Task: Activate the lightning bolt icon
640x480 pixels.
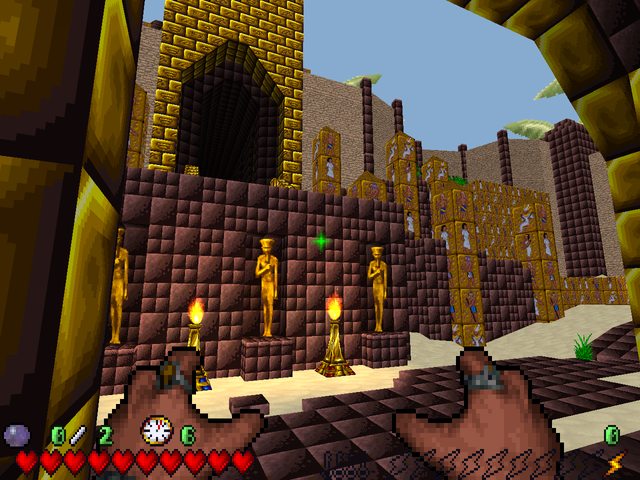Action: (x=614, y=463)
